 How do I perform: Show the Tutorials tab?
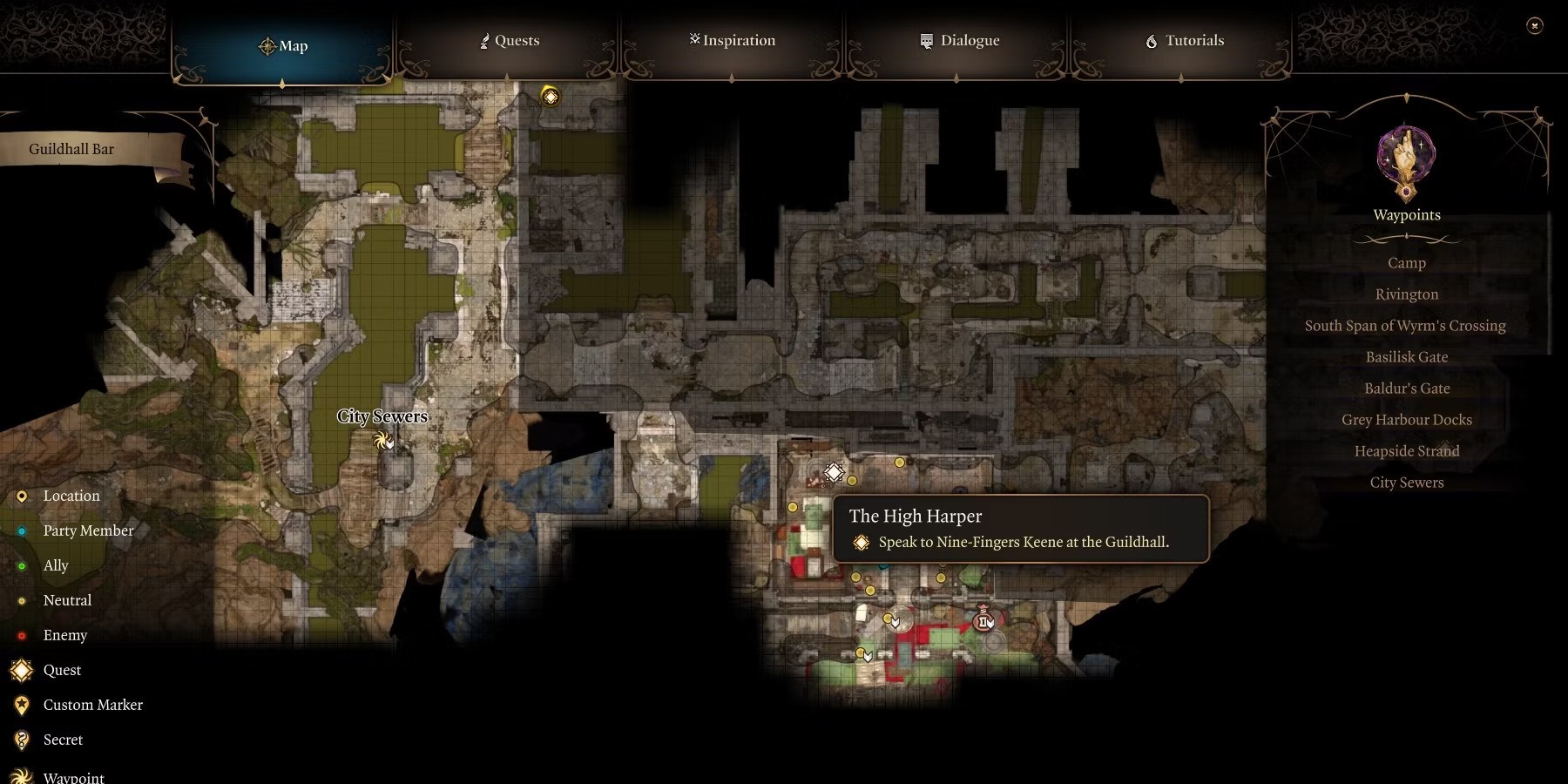coord(1184,41)
